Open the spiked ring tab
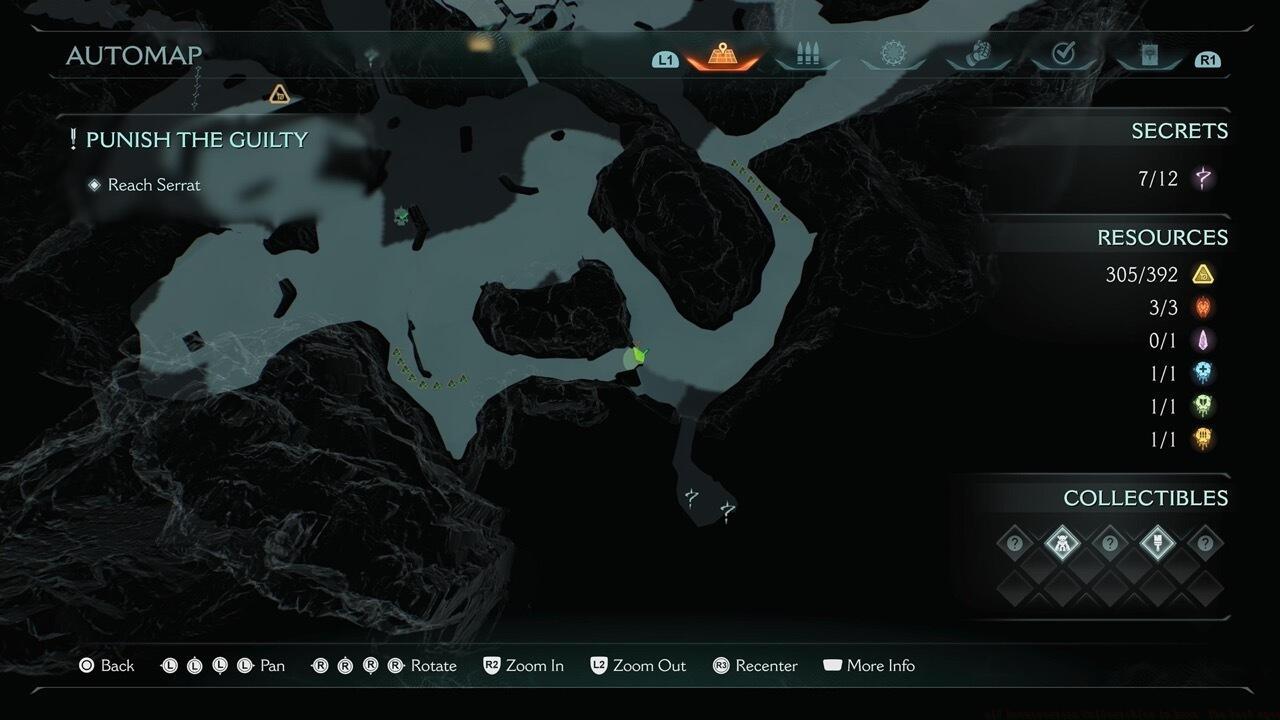The height and width of the screenshot is (720, 1280). pyautogui.click(x=893, y=56)
